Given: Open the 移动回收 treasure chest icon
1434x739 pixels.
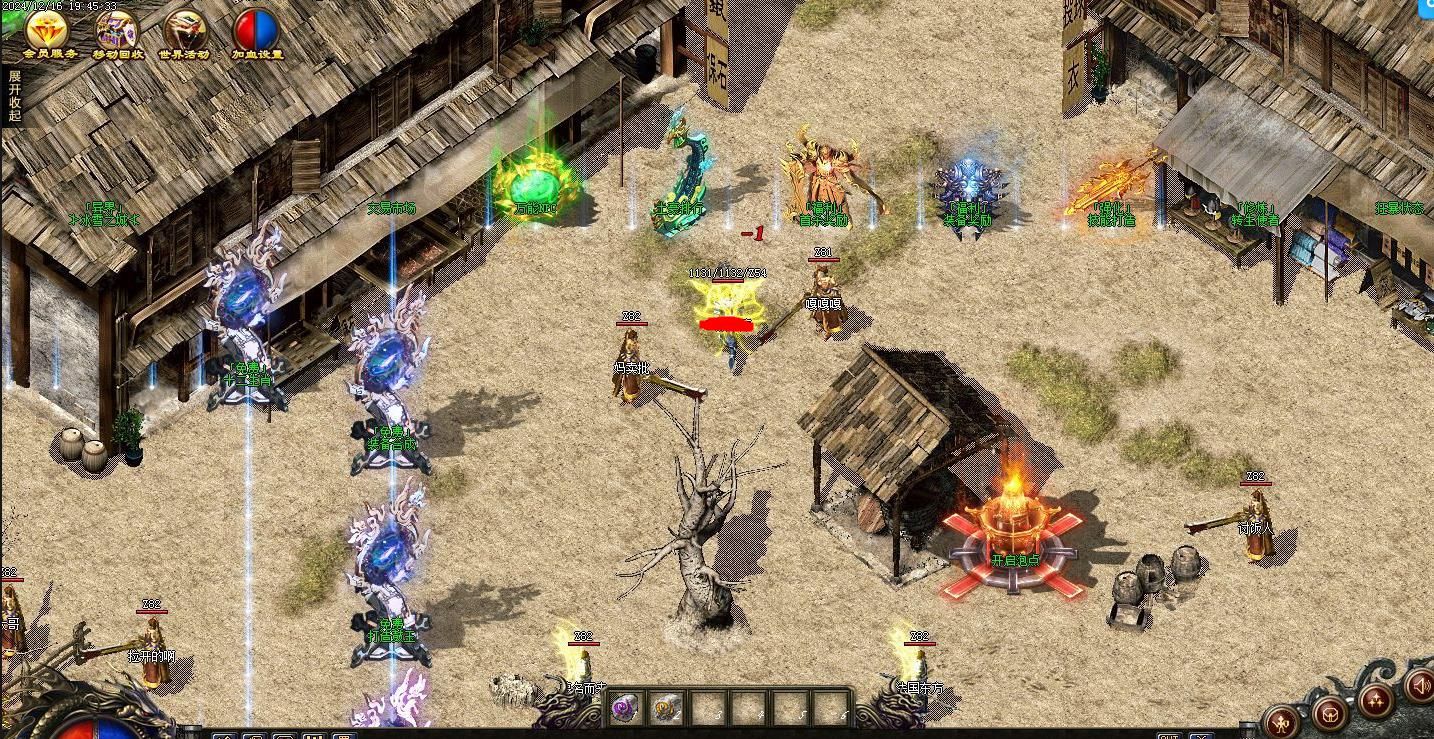Looking at the screenshot, I should [117, 30].
